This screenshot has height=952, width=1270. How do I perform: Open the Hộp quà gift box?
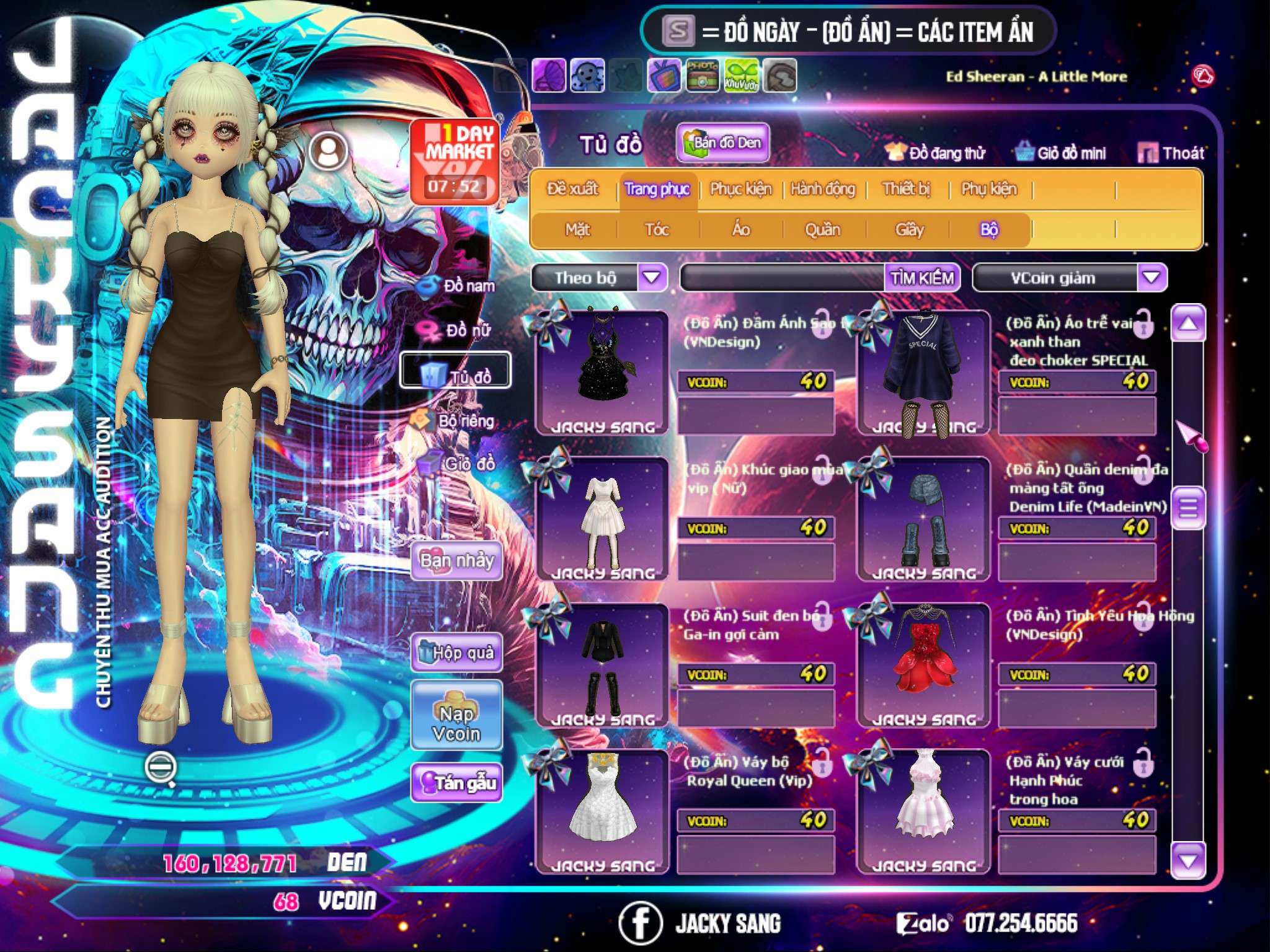coord(456,652)
